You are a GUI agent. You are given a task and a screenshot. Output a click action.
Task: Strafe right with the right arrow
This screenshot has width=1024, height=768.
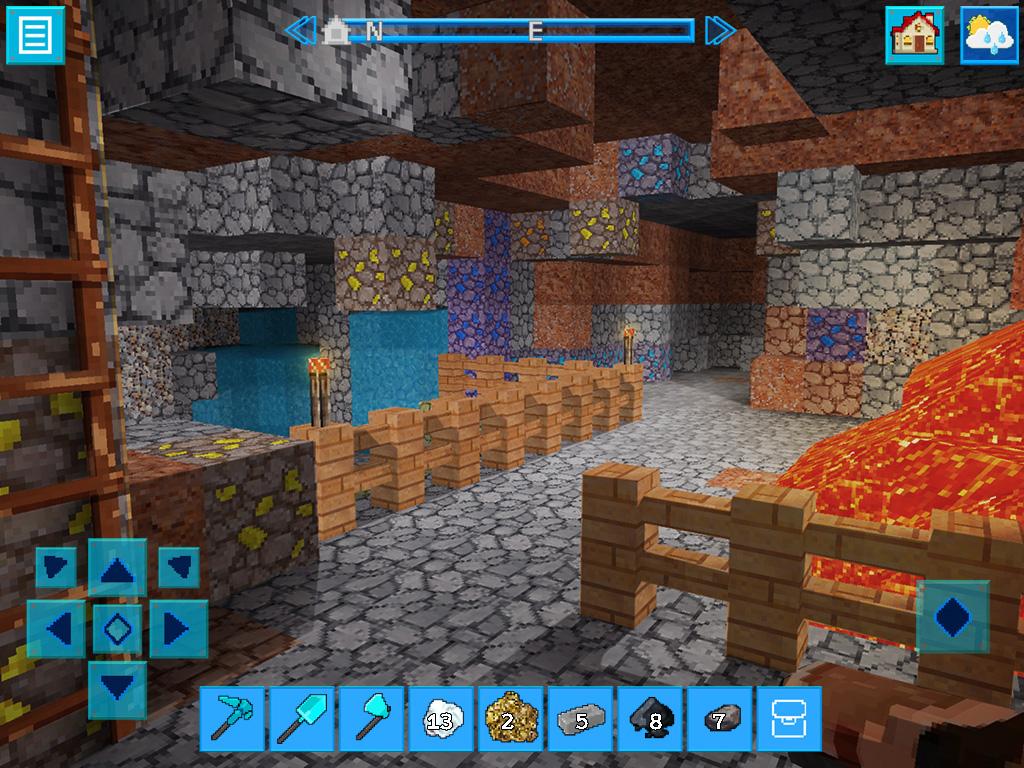click(x=178, y=629)
